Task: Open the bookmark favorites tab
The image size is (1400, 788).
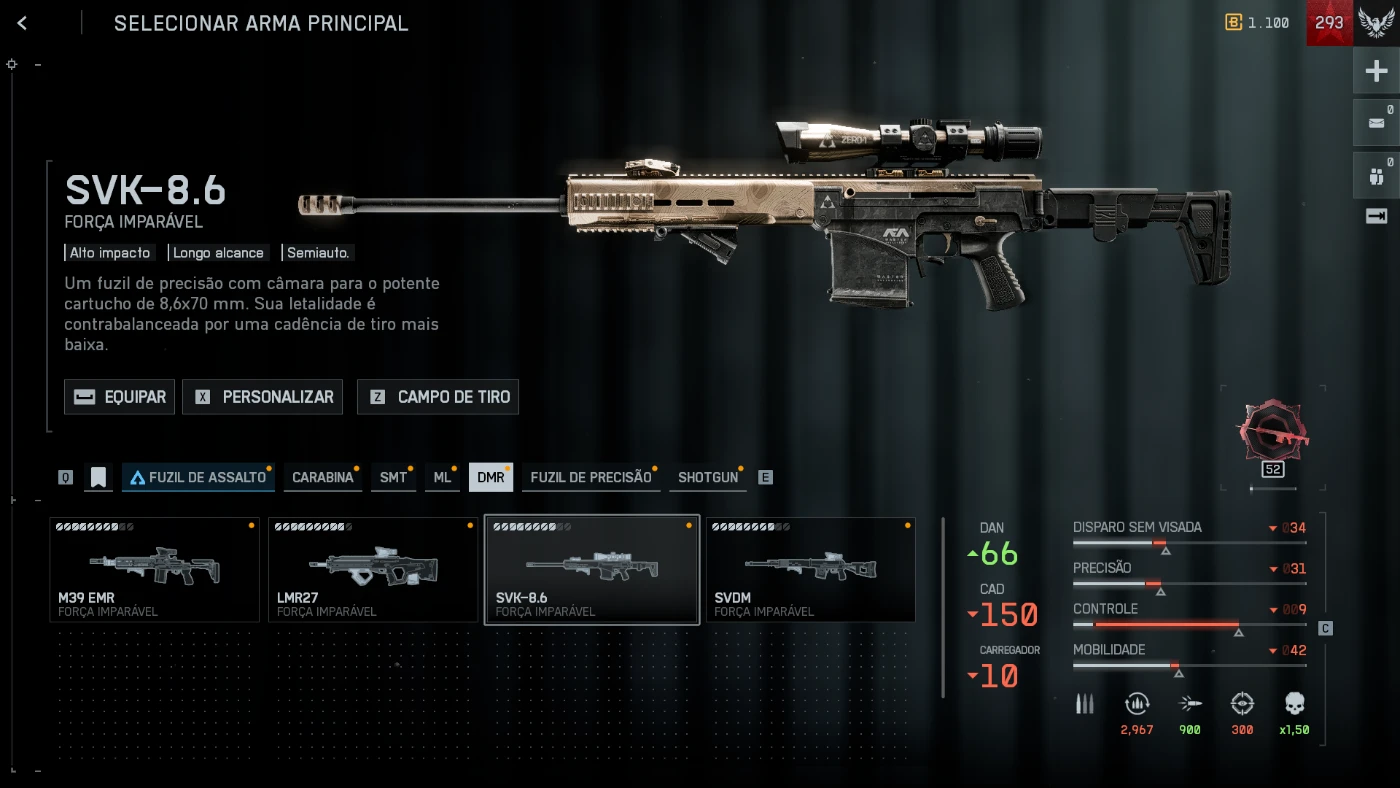Action: [x=98, y=477]
